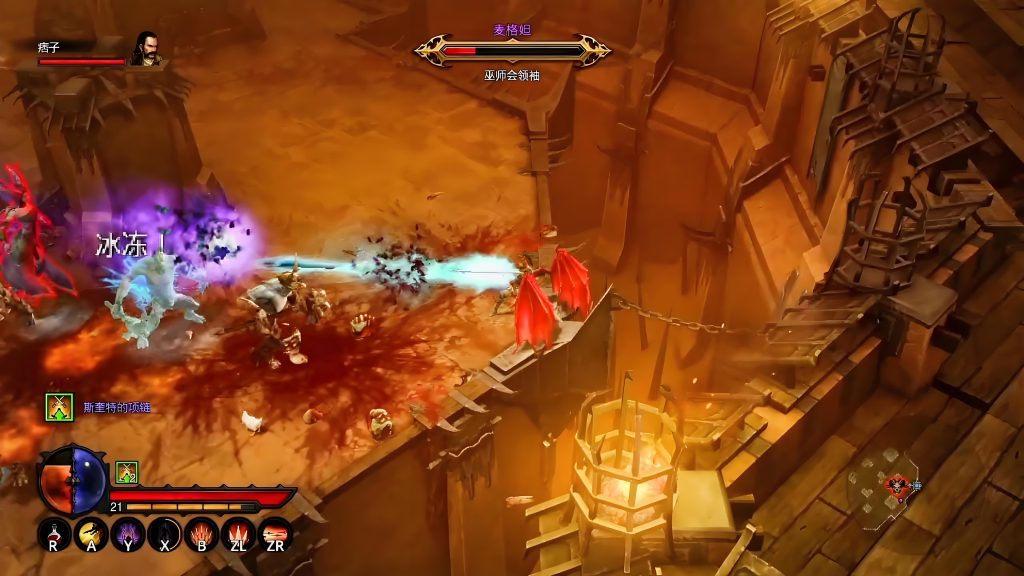Click the 痞子 follower portrait
The width and height of the screenshot is (1024, 576).
coord(147,49)
